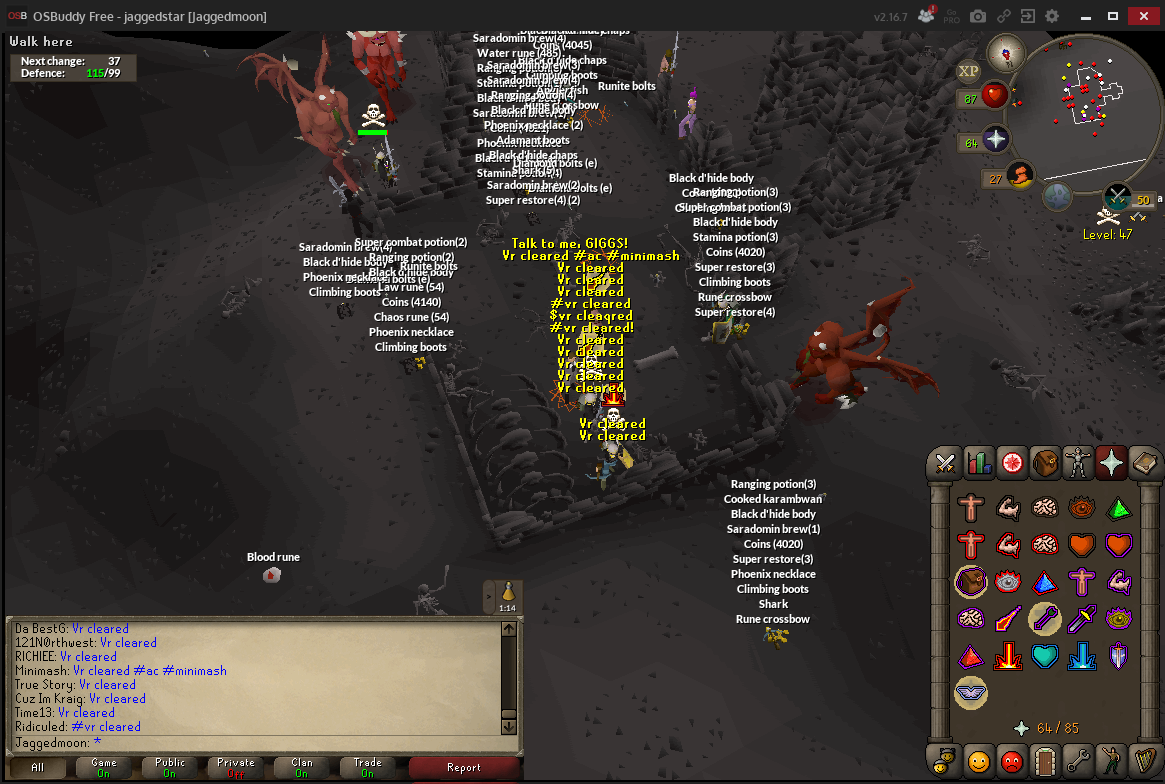The height and width of the screenshot is (784, 1165).
Task: Toggle the winged prayer in the last row
Action: pyautogui.click(x=970, y=692)
